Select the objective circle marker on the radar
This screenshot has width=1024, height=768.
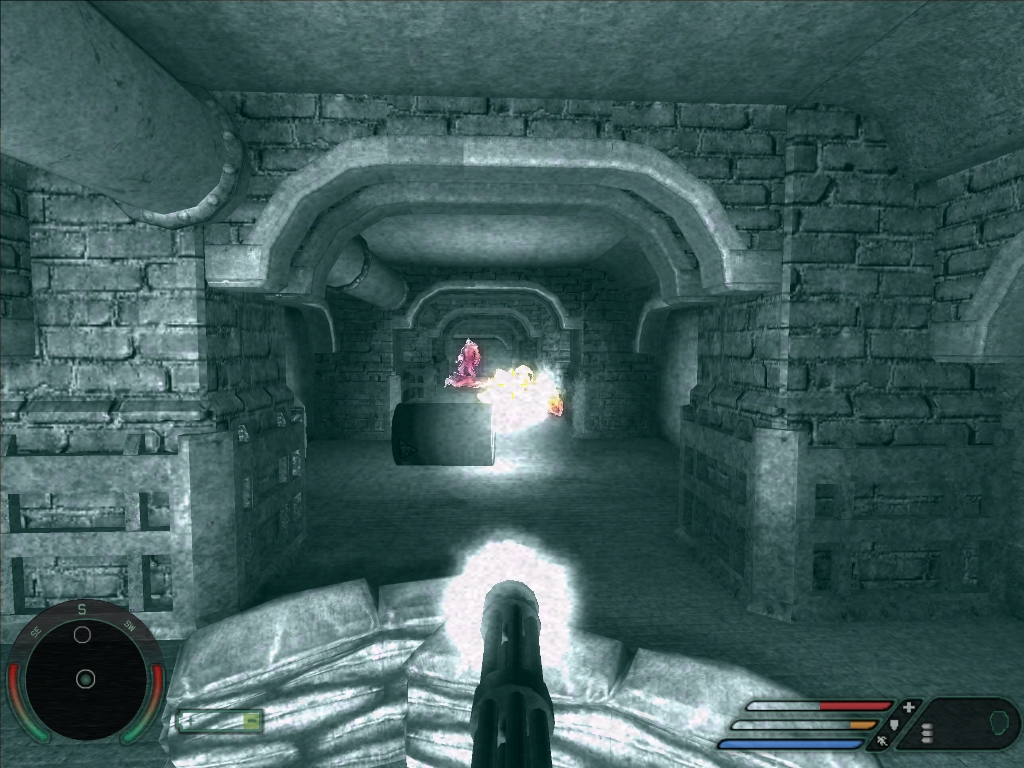pos(83,635)
